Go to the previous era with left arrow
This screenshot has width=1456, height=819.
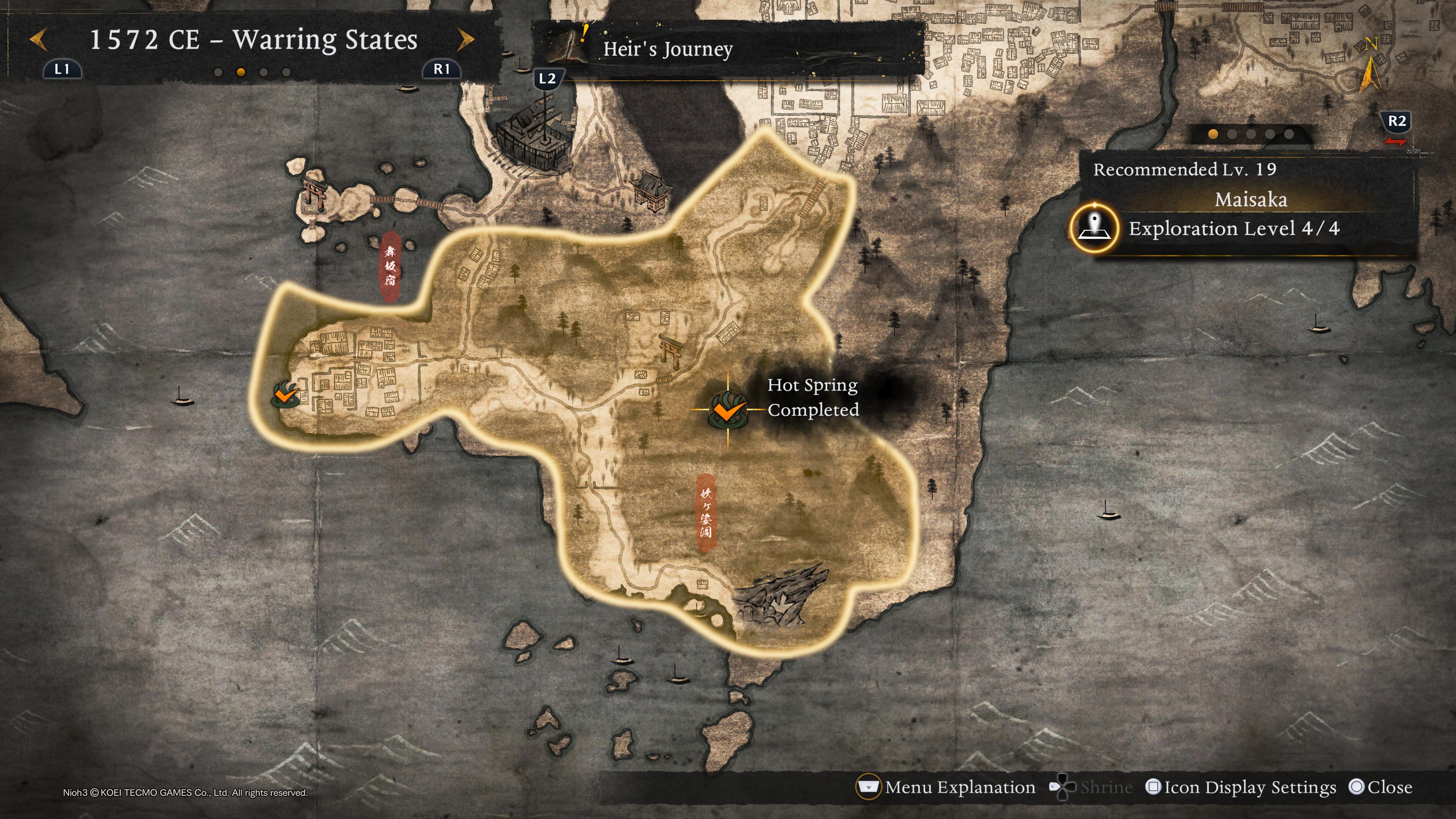38,39
